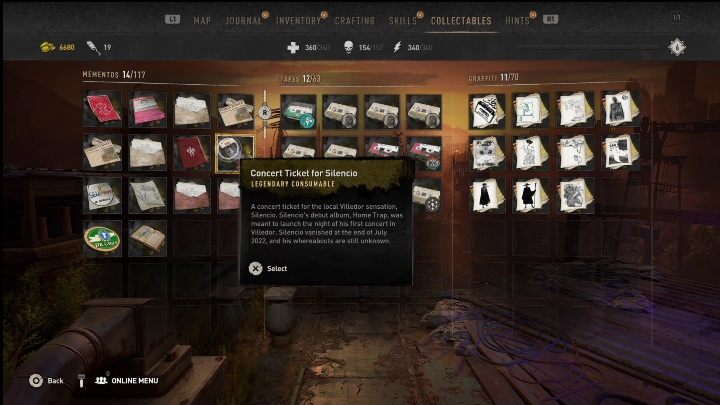
Task: Choose the cassette graffiti sketch
Action: (x=488, y=110)
